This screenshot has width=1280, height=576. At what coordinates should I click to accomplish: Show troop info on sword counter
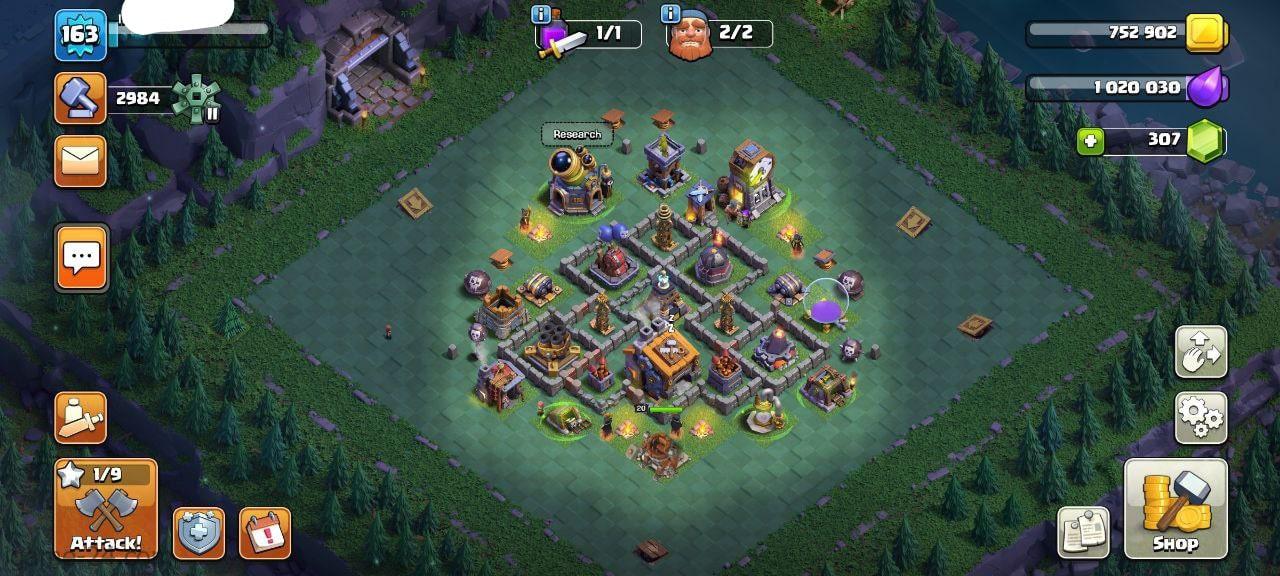coord(541,14)
